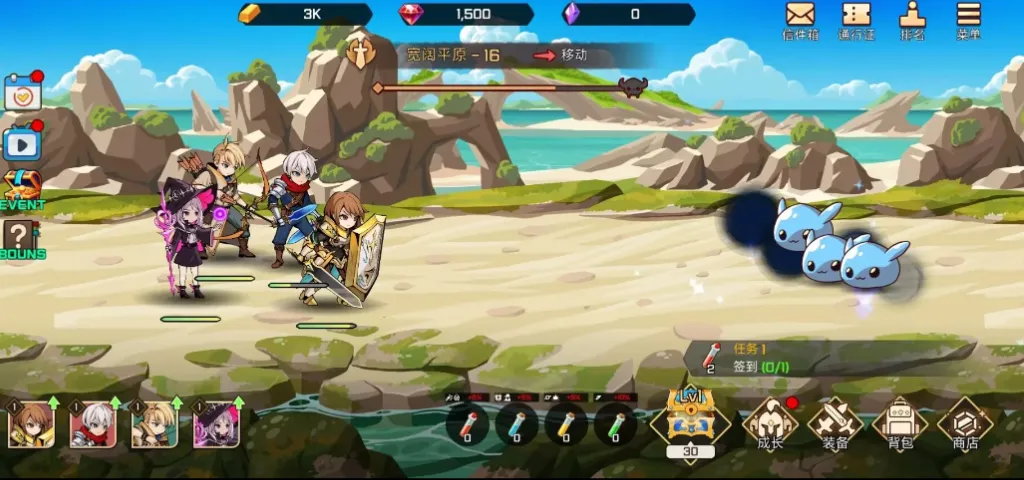Select the purple witch hero portrait
Viewport: 1024px width, 480px height.
[x=215, y=424]
